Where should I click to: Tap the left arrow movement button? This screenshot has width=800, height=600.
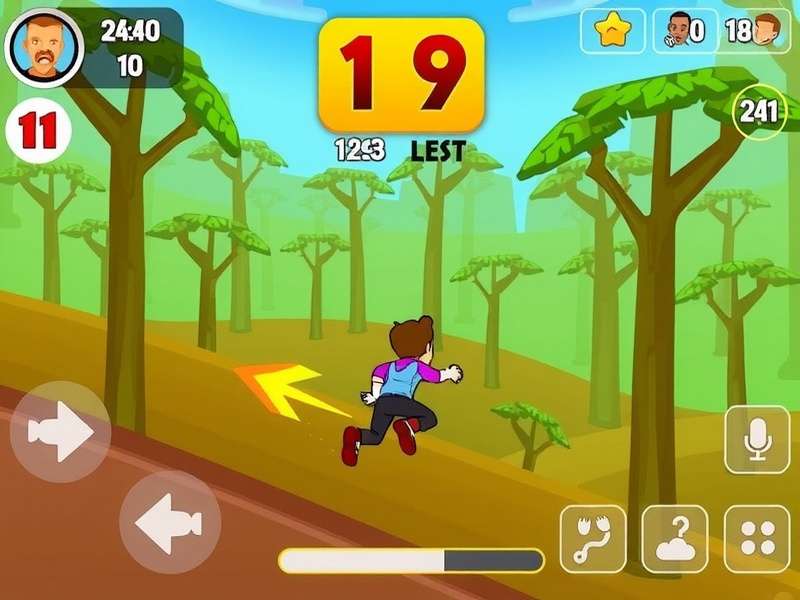click(x=169, y=521)
